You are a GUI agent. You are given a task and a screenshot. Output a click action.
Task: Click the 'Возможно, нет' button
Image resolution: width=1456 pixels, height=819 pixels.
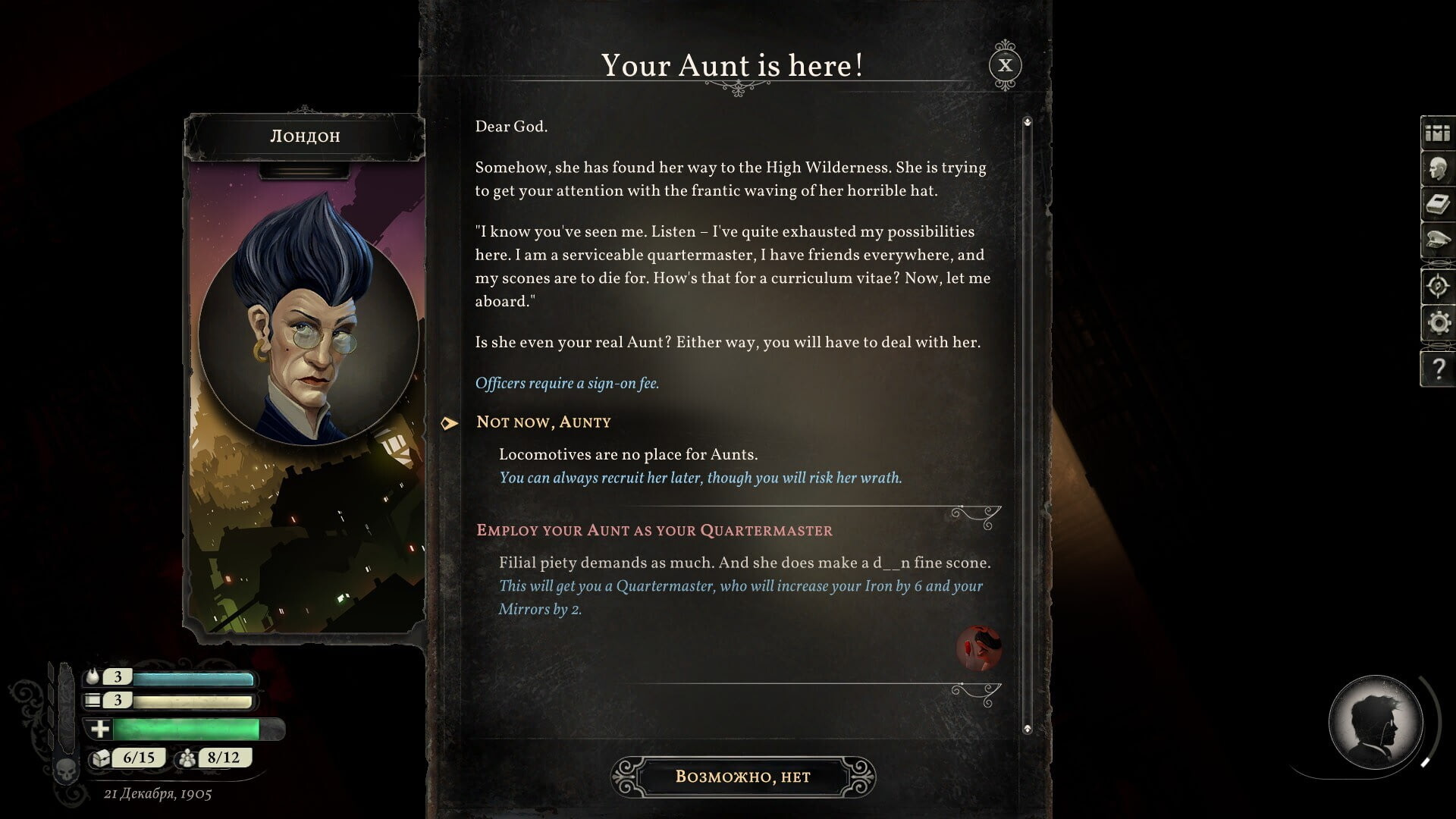[742, 777]
